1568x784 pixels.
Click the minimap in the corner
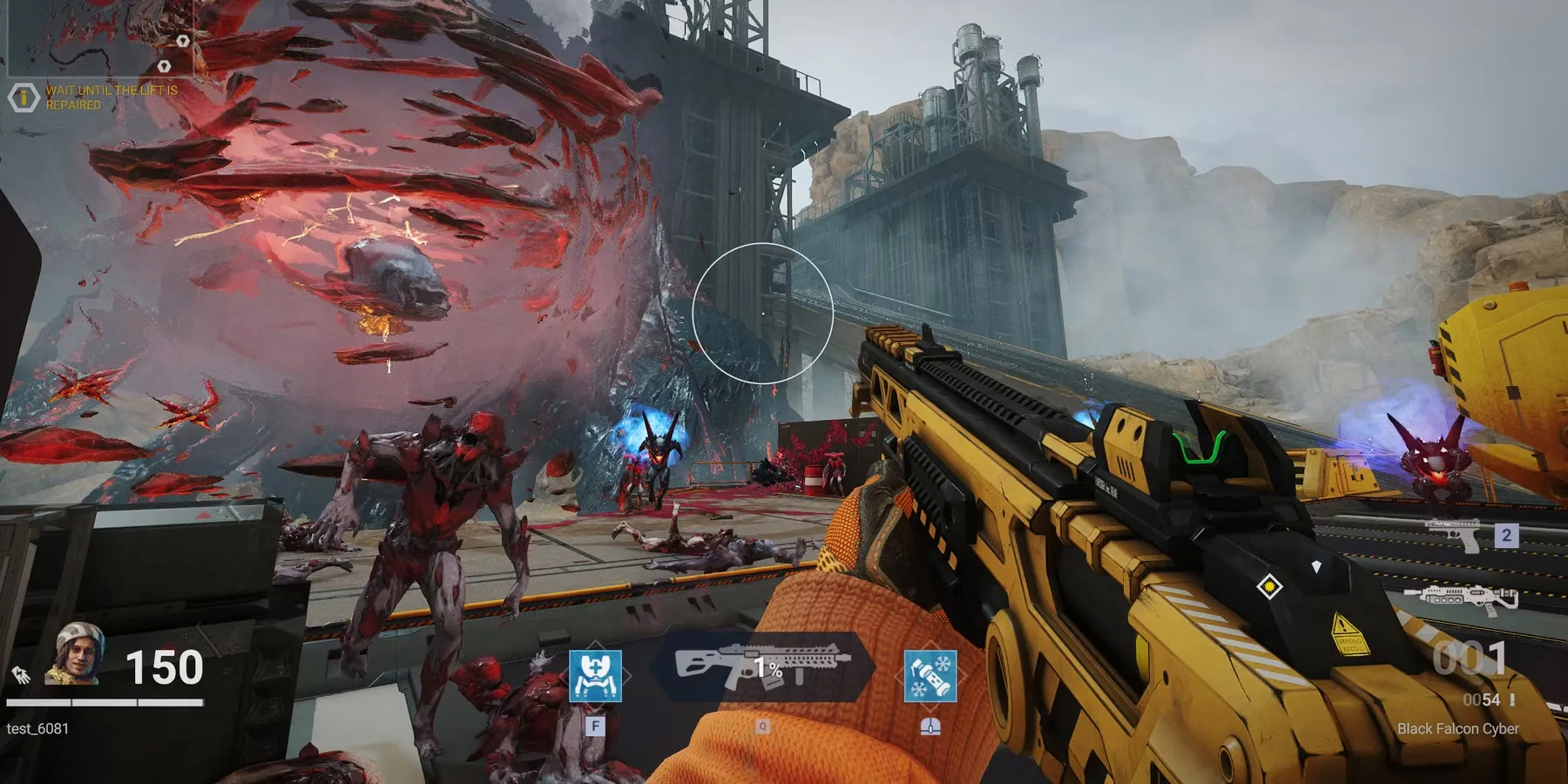click(x=99, y=37)
